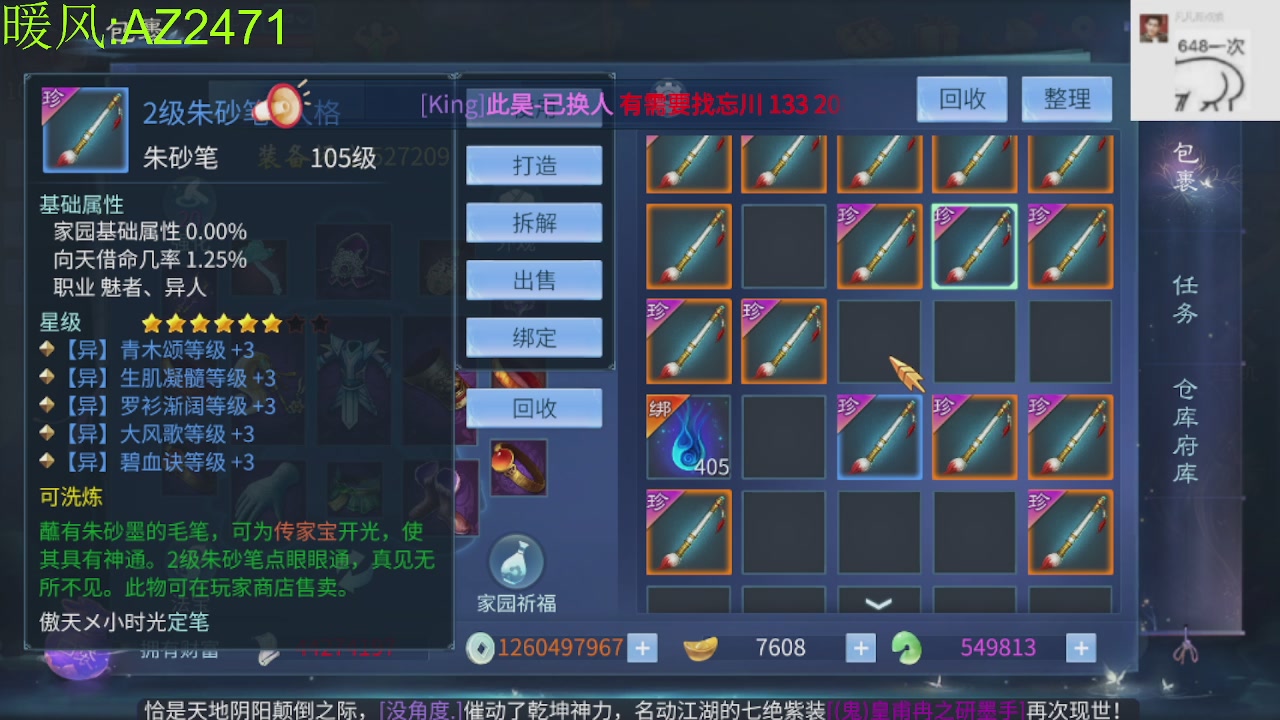Select the highlighted 2级朱砂笔 thumbnail
This screenshot has height=720, width=1280.
(x=975, y=245)
